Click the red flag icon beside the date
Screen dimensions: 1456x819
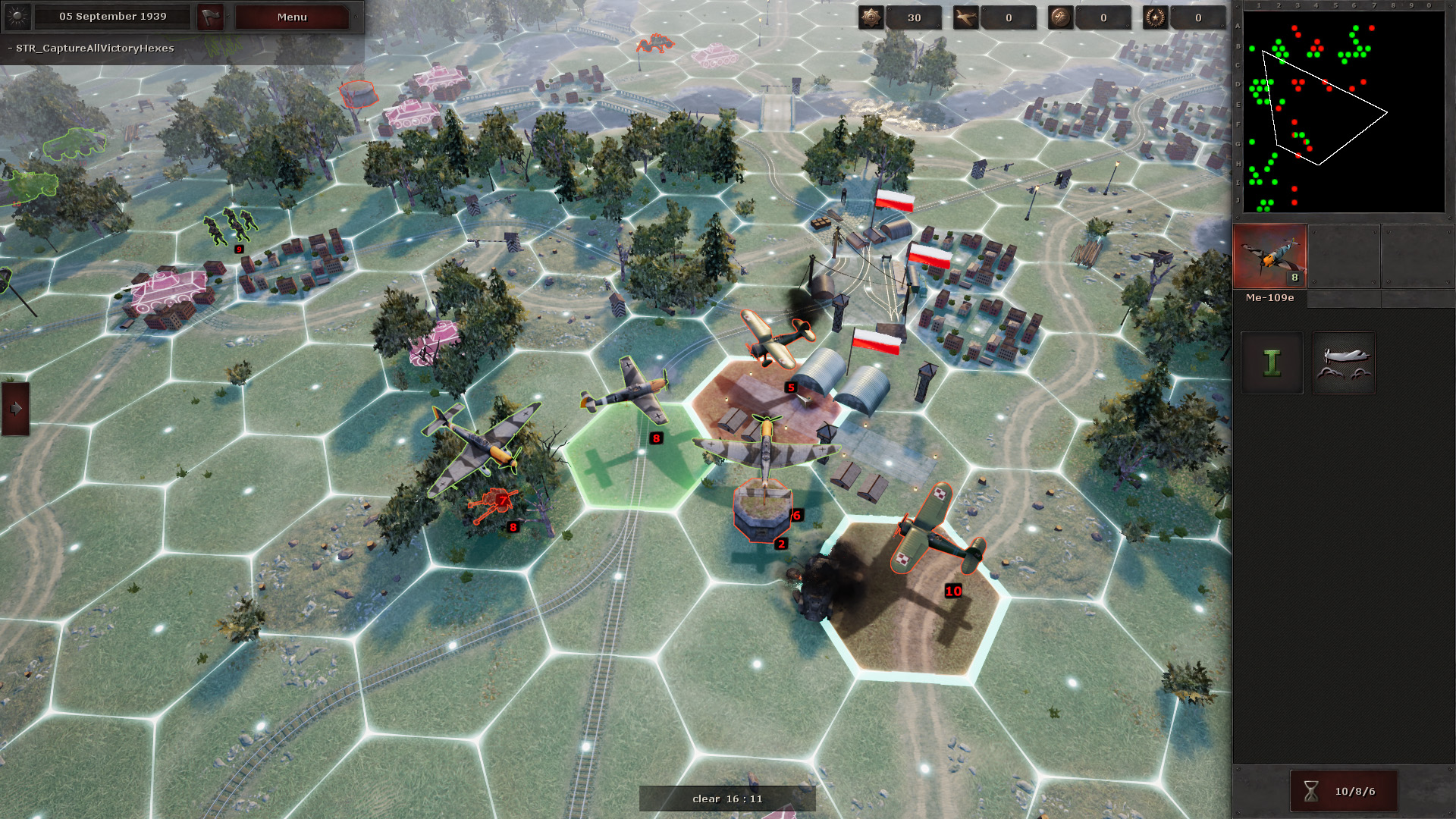coord(210,17)
